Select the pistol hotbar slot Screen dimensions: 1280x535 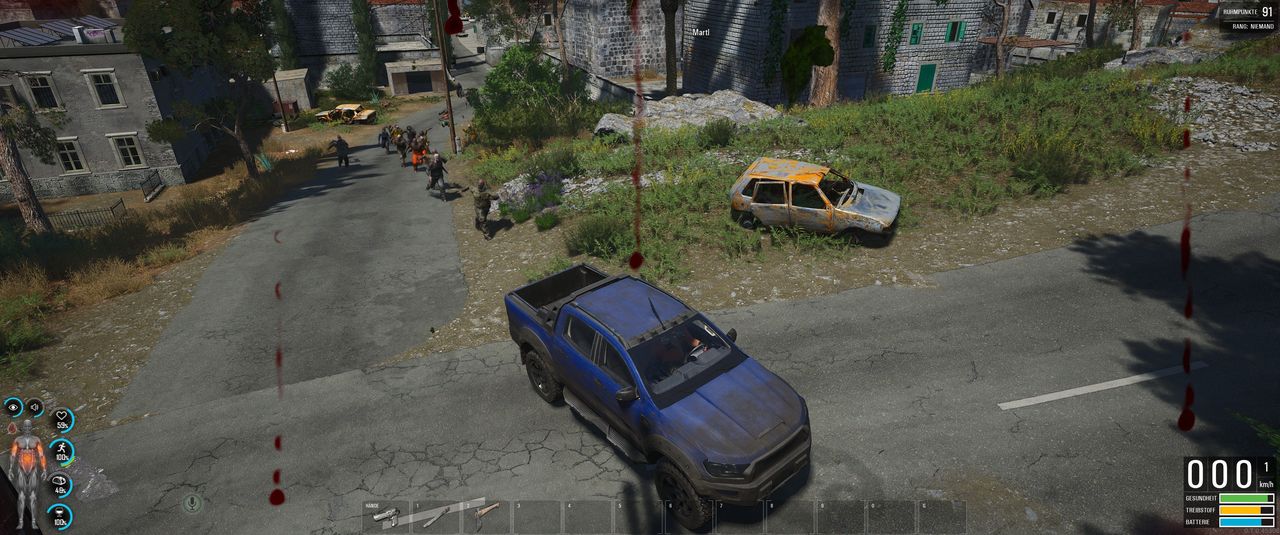[385, 516]
